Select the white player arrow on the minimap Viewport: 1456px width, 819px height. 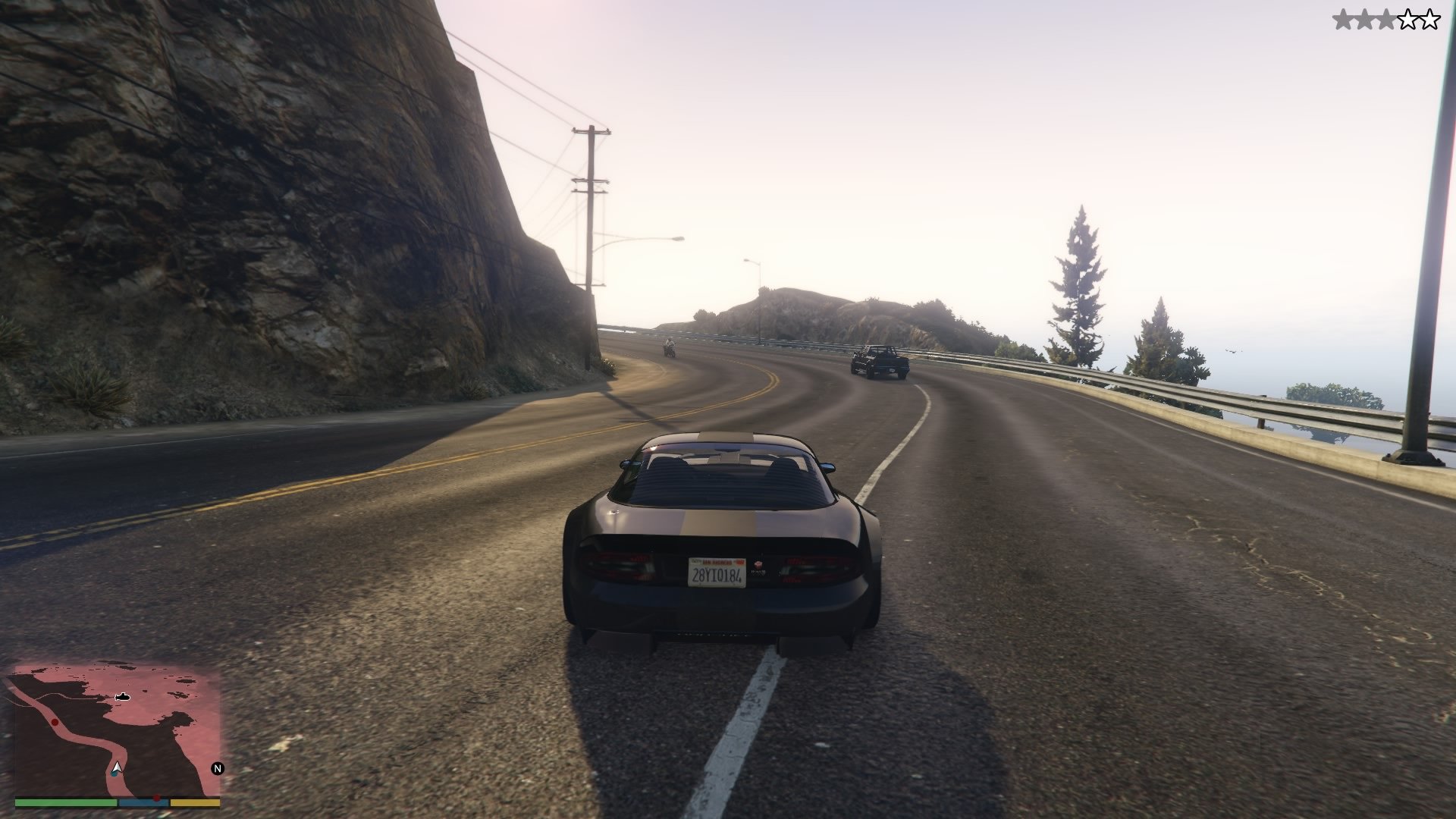click(x=117, y=767)
